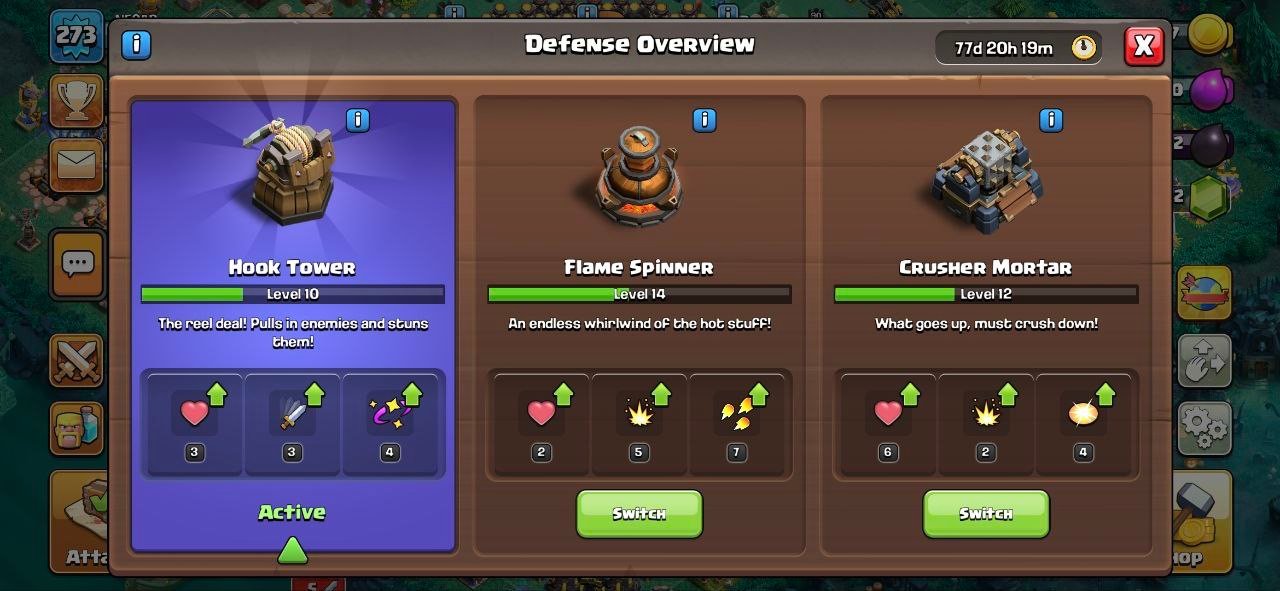This screenshot has height=591, width=1280.
Task: Upgrade Hook Tower heart health stat
Action: point(195,422)
